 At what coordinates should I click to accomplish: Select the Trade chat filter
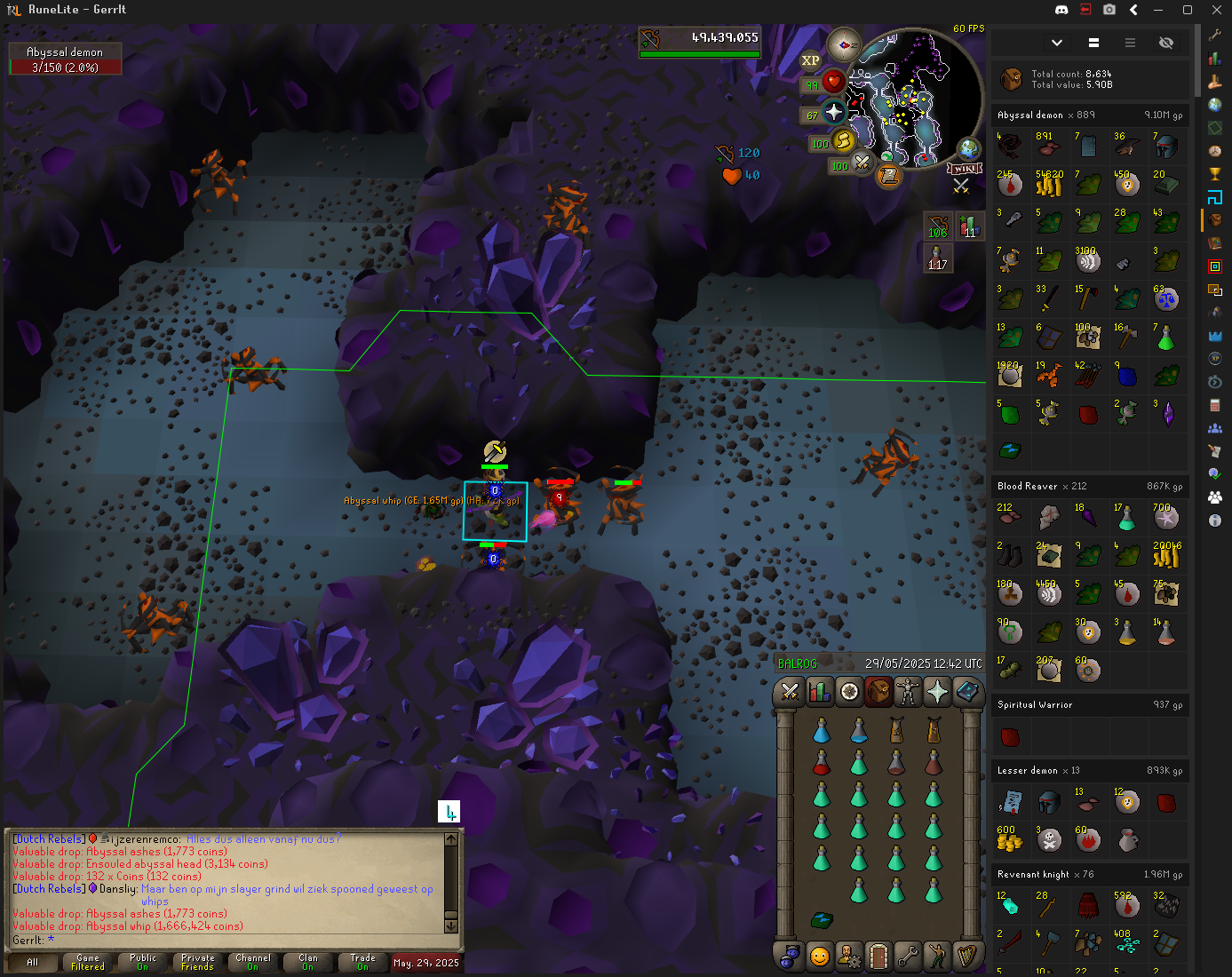[362, 962]
